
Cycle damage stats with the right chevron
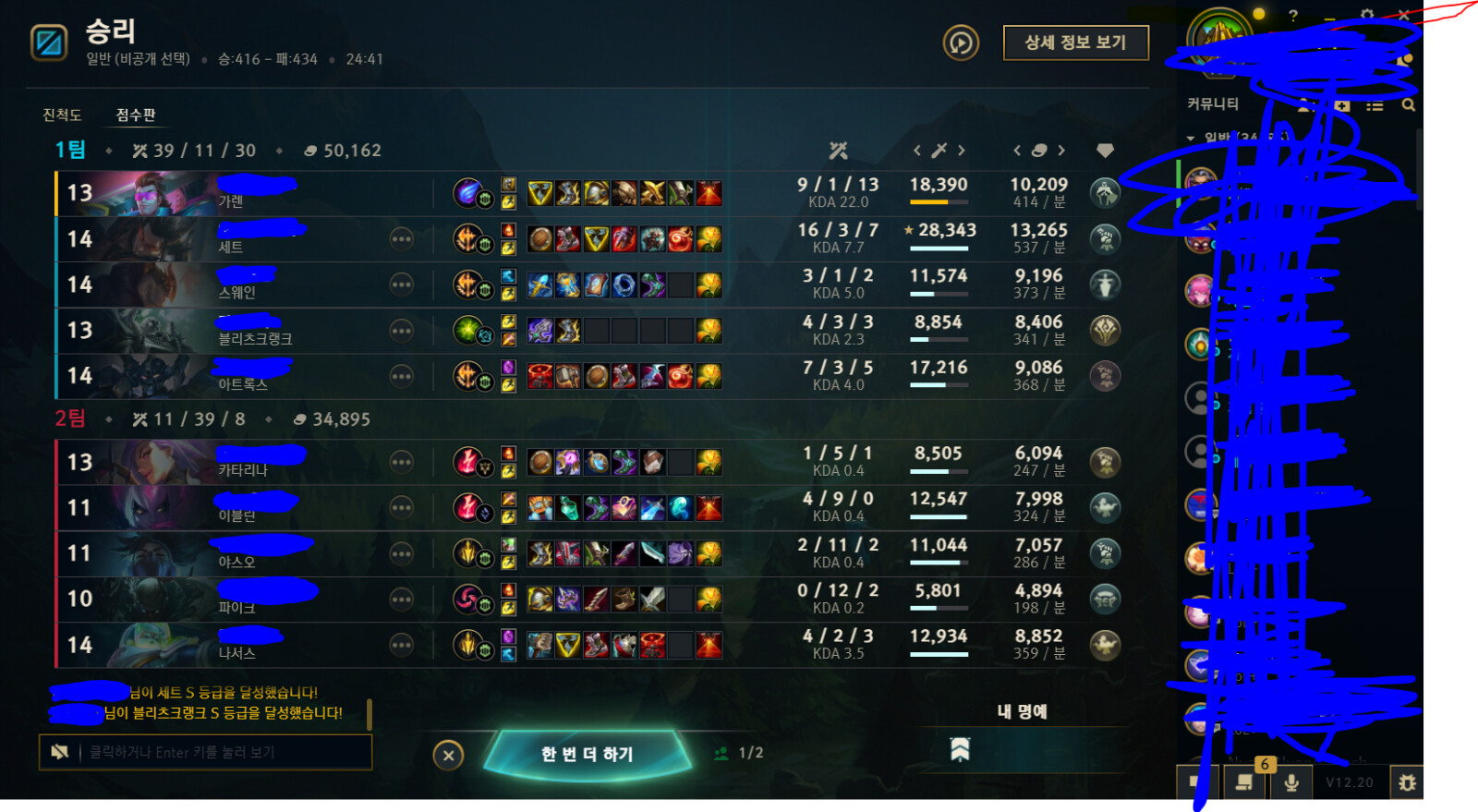click(x=962, y=150)
